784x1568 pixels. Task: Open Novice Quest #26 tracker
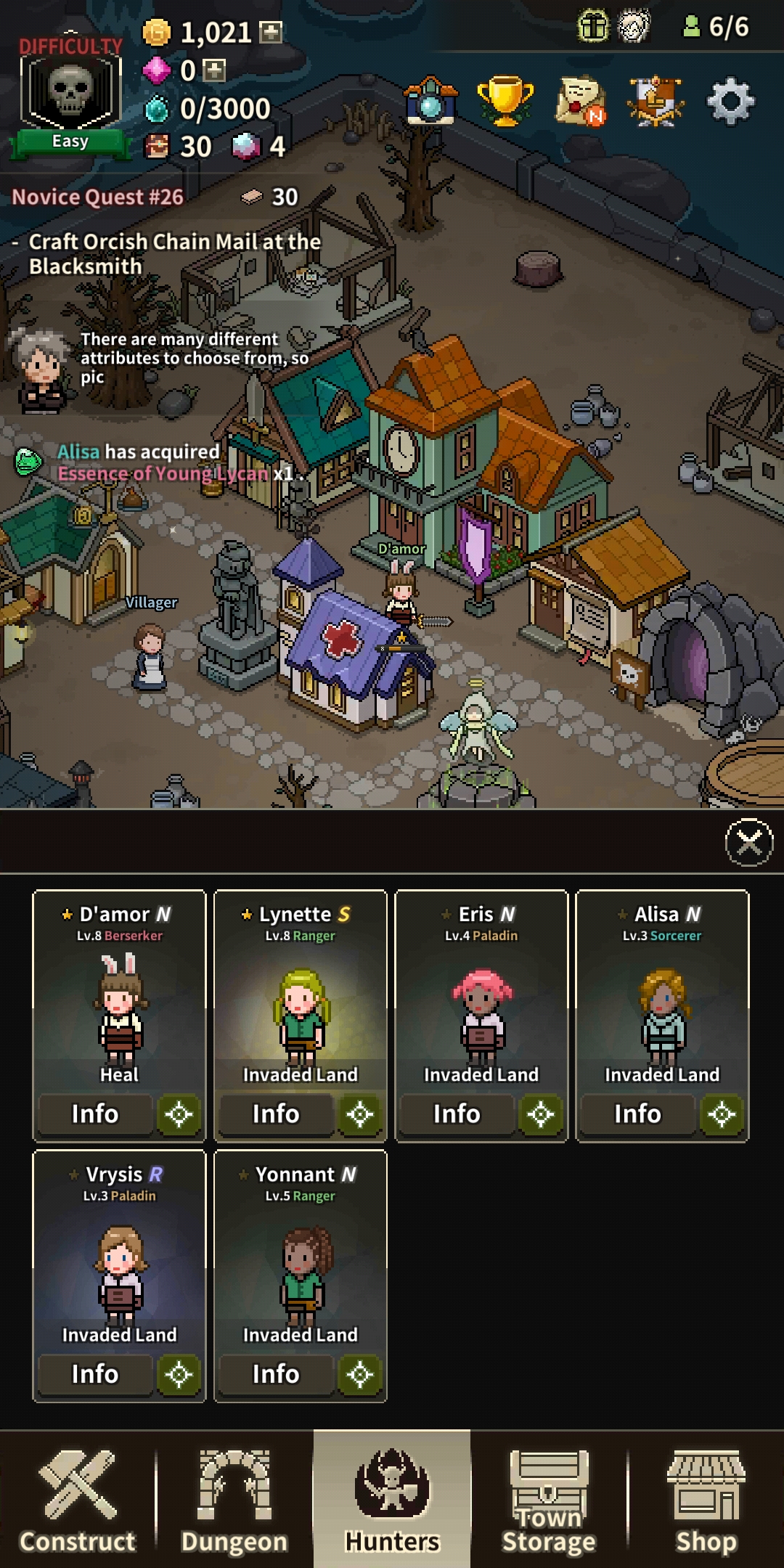click(98, 197)
